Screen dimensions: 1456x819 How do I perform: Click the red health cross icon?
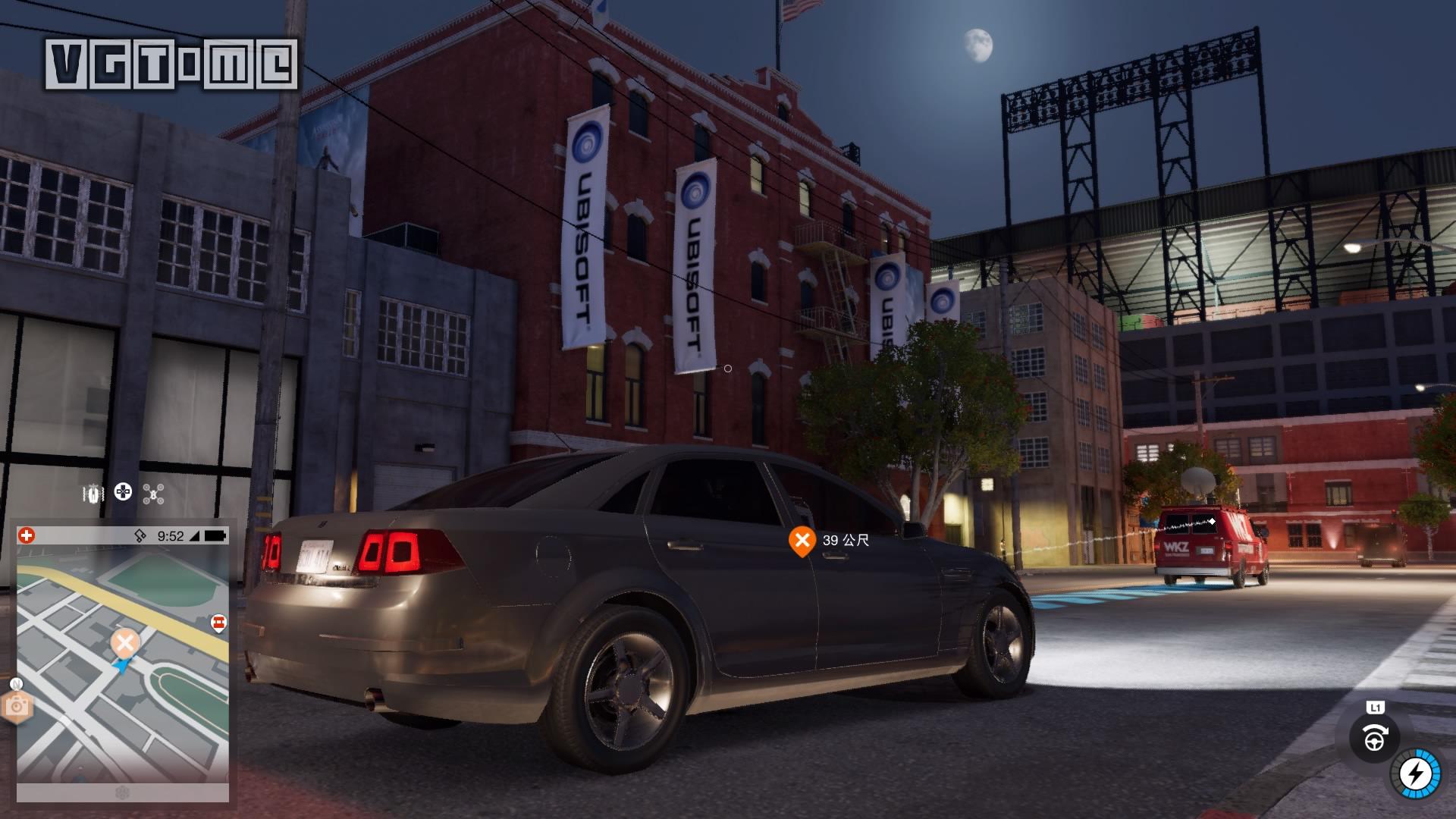point(27,535)
